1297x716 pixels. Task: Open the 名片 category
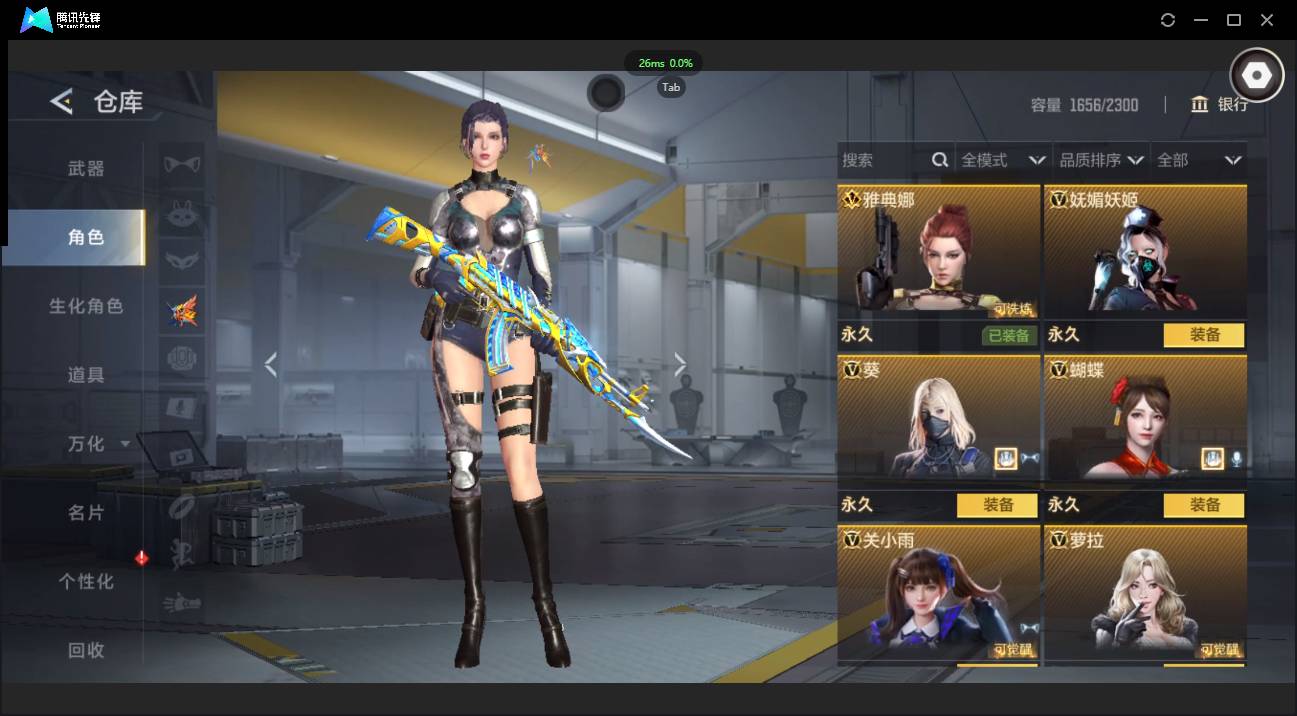click(86, 512)
